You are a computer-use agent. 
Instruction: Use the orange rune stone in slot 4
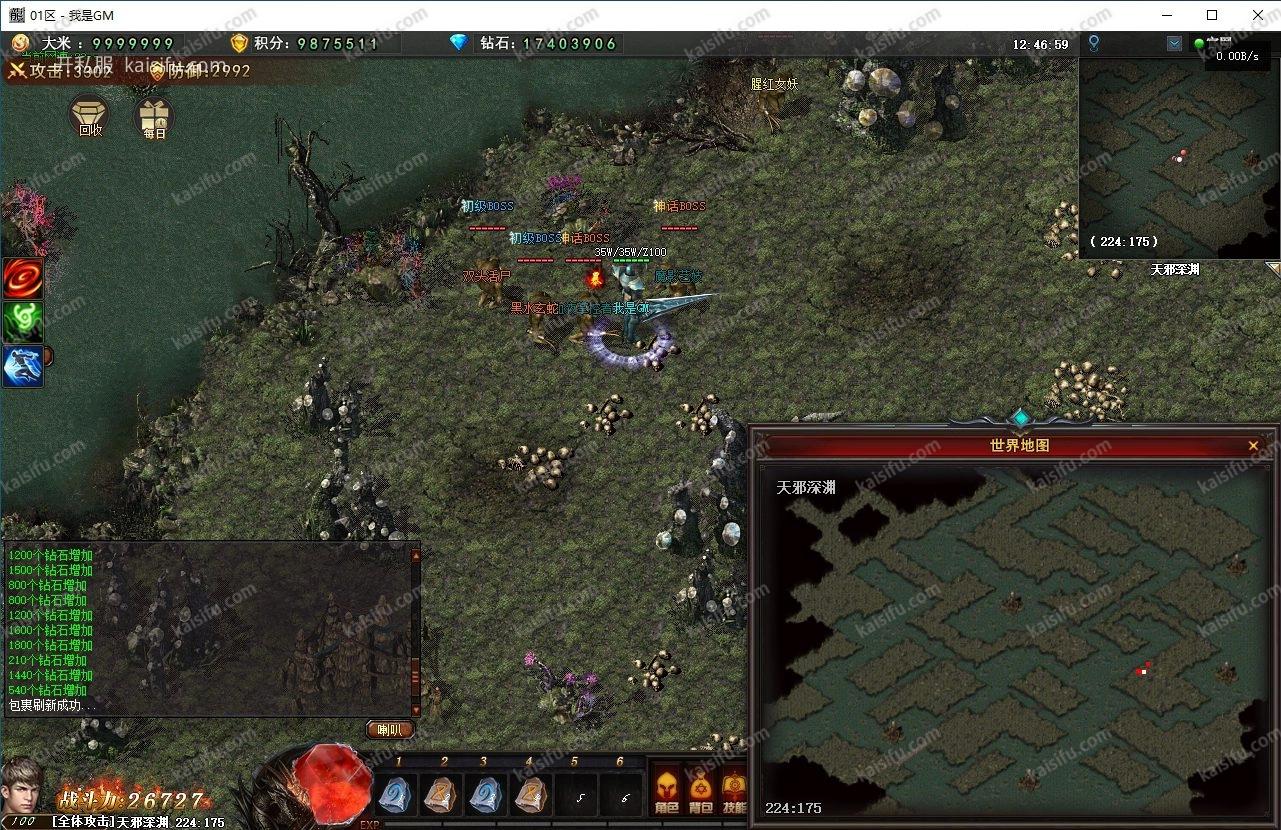click(531, 795)
